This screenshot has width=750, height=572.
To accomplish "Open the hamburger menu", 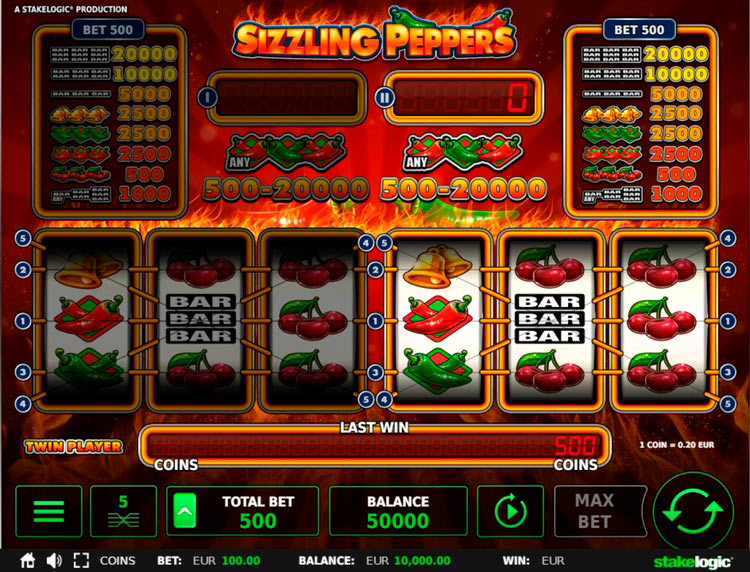I will pos(49,512).
